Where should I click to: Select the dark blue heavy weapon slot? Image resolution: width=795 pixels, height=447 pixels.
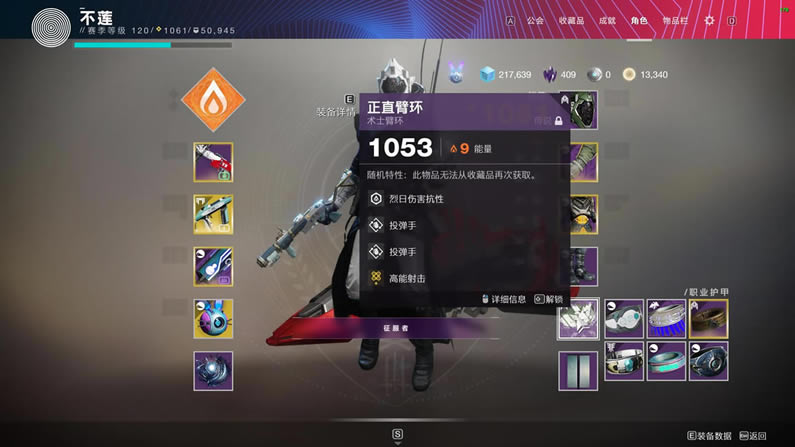pos(213,266)
